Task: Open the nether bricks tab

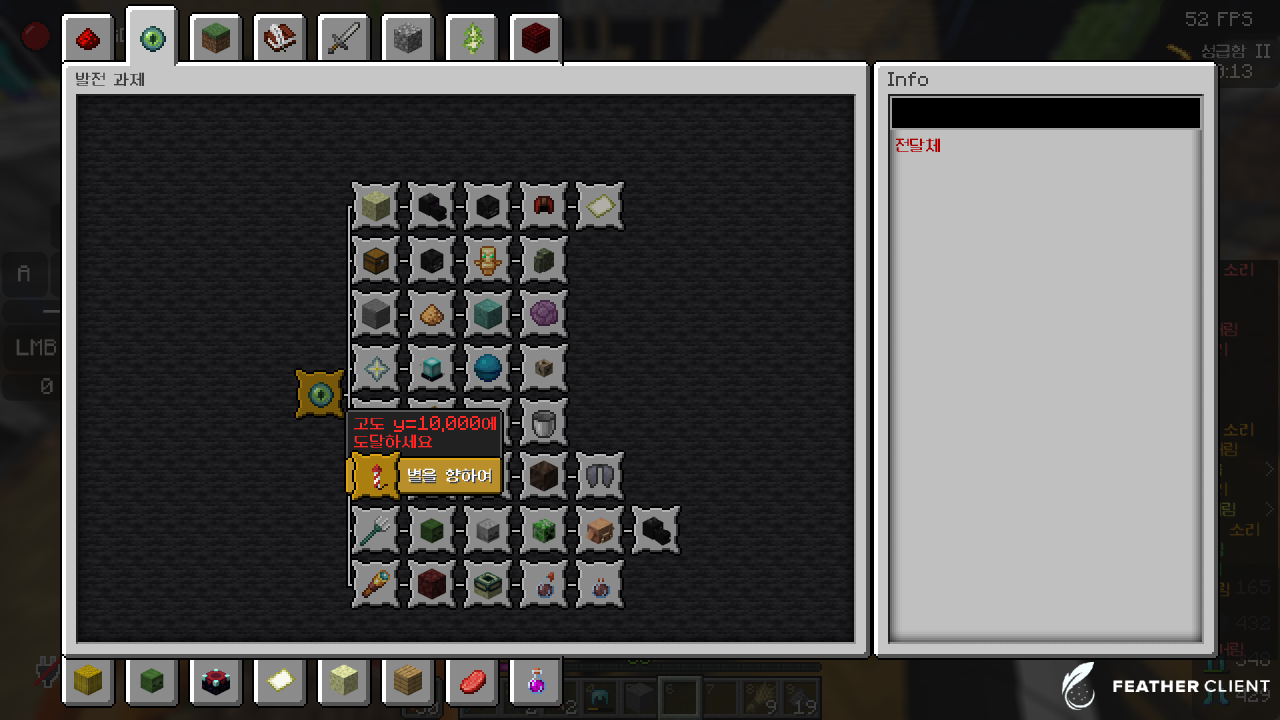Action: point(535,40)
